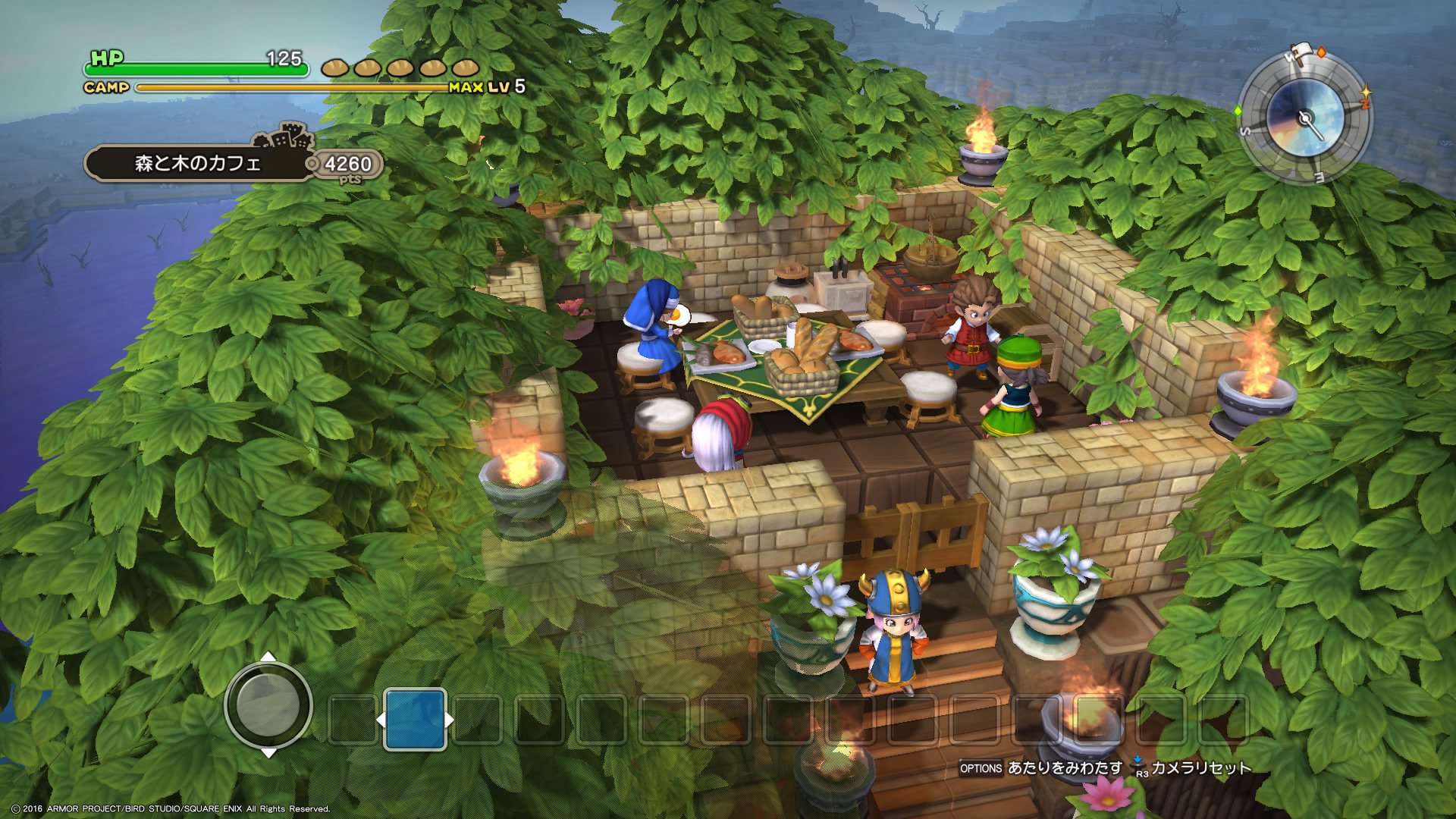Click the first bread icon for hunger
Image resolution: width=1456 pixels, height=819 pixels.
pyautogui.click(x=335, y=67)
